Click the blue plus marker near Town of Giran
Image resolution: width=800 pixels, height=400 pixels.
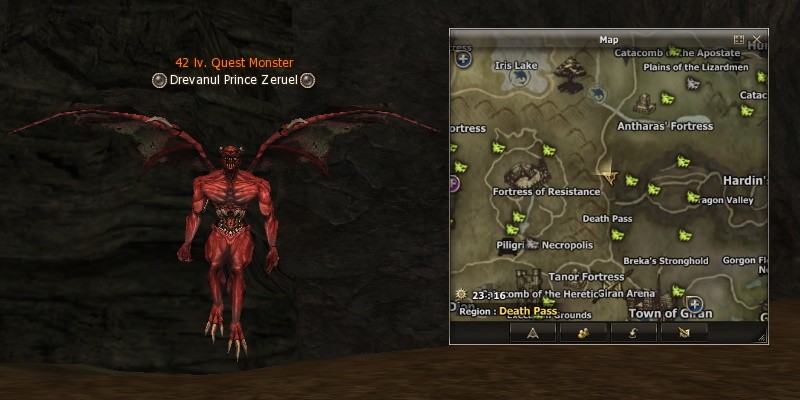[694, 304]
